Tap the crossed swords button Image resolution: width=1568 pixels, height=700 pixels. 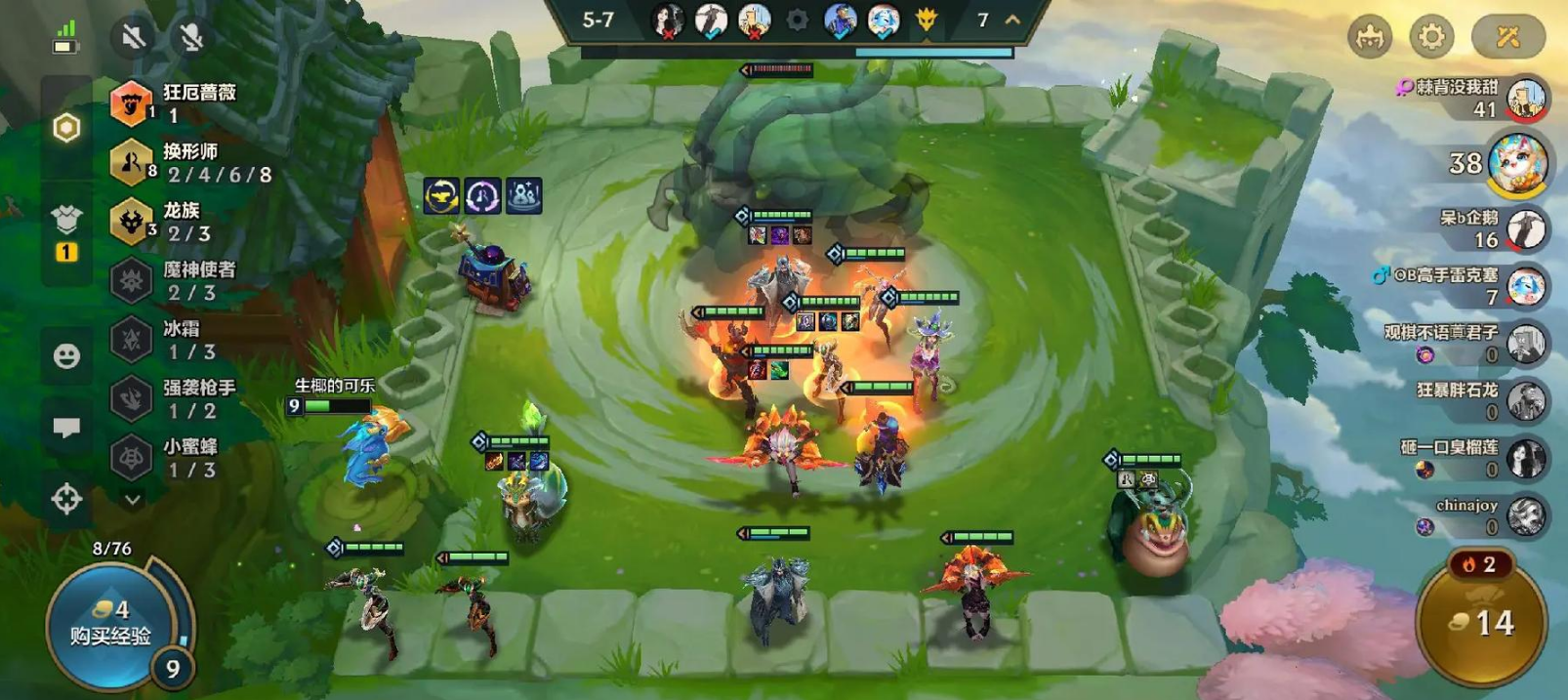[1507, 37]
